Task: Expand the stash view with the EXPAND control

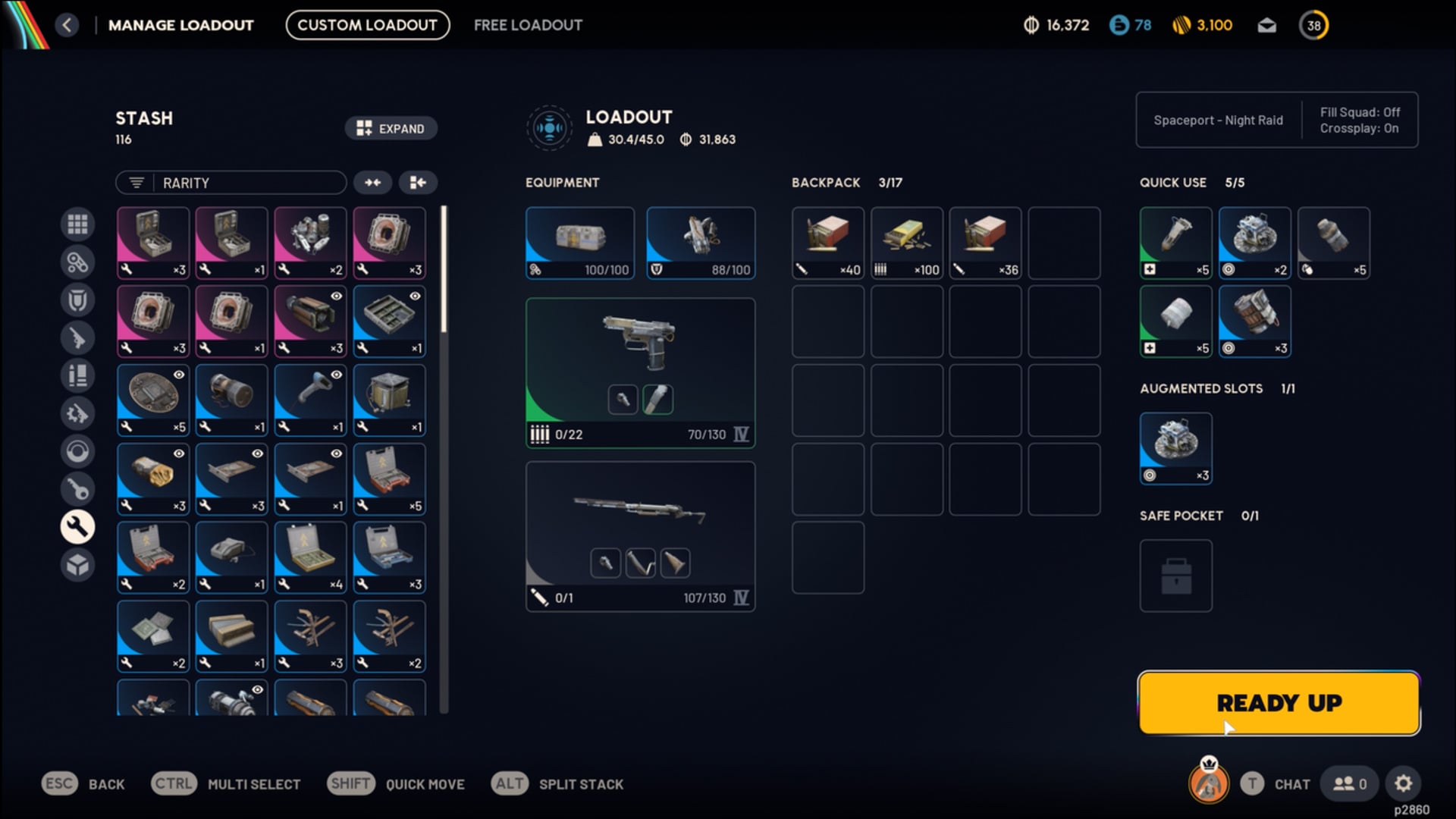Action: pos(391,128)
